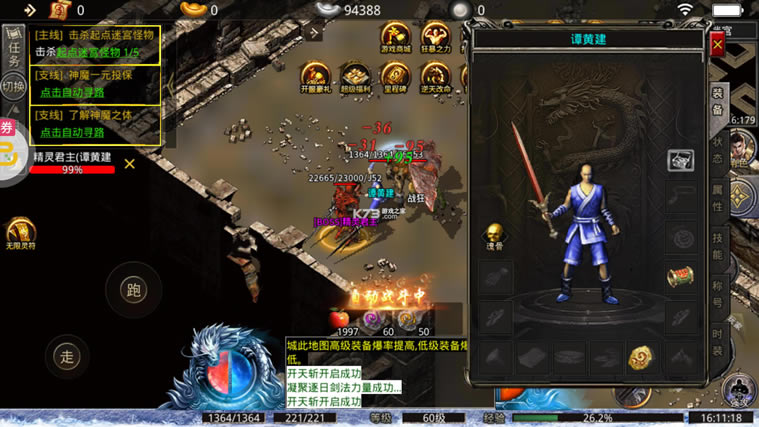This screenshot has height=427, width=759.
Task: Open the 游戏商城 shop icon
Action: [x=395, y=35]
